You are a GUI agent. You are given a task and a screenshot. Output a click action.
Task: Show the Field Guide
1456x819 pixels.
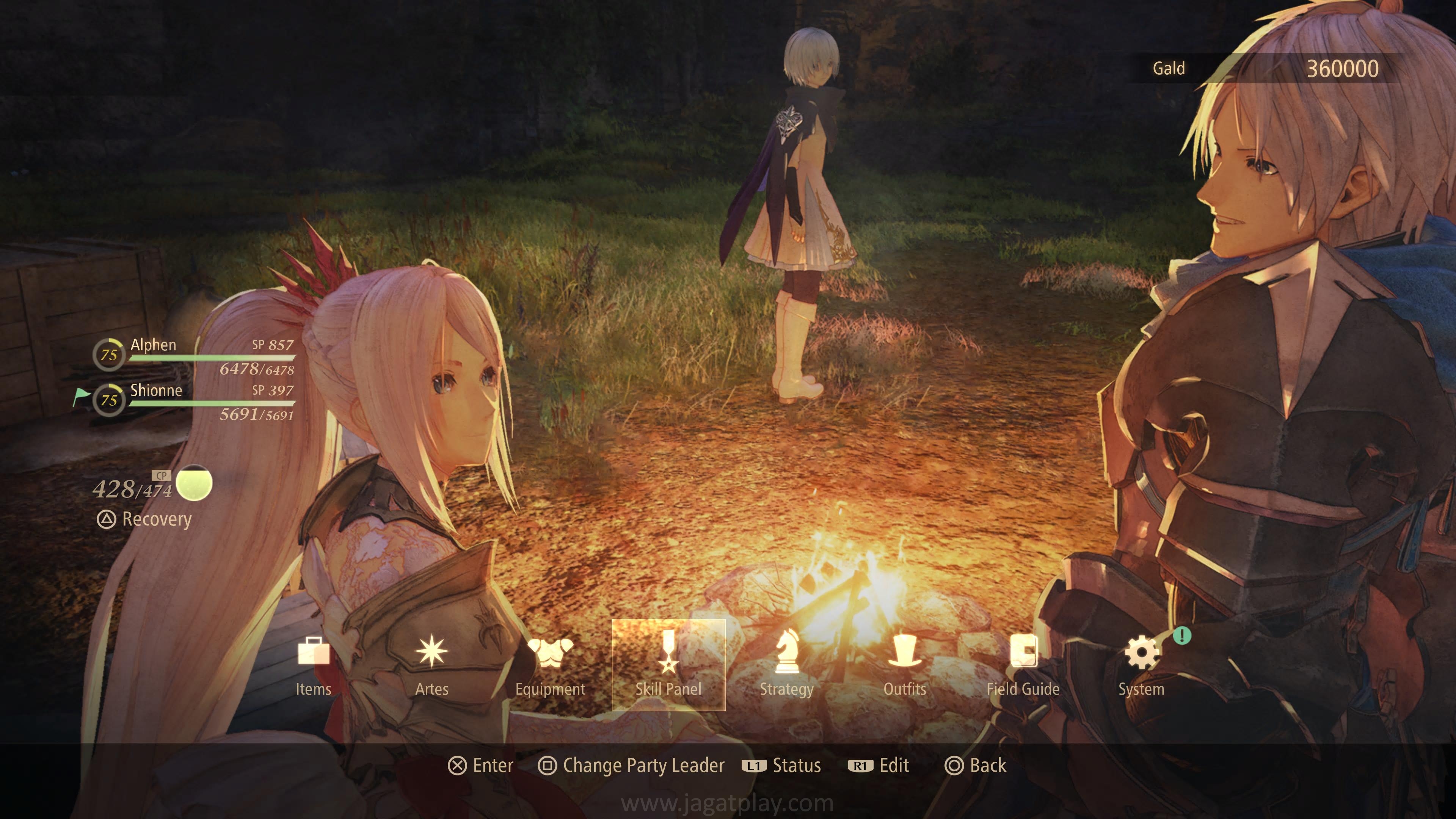point(1023,665)
